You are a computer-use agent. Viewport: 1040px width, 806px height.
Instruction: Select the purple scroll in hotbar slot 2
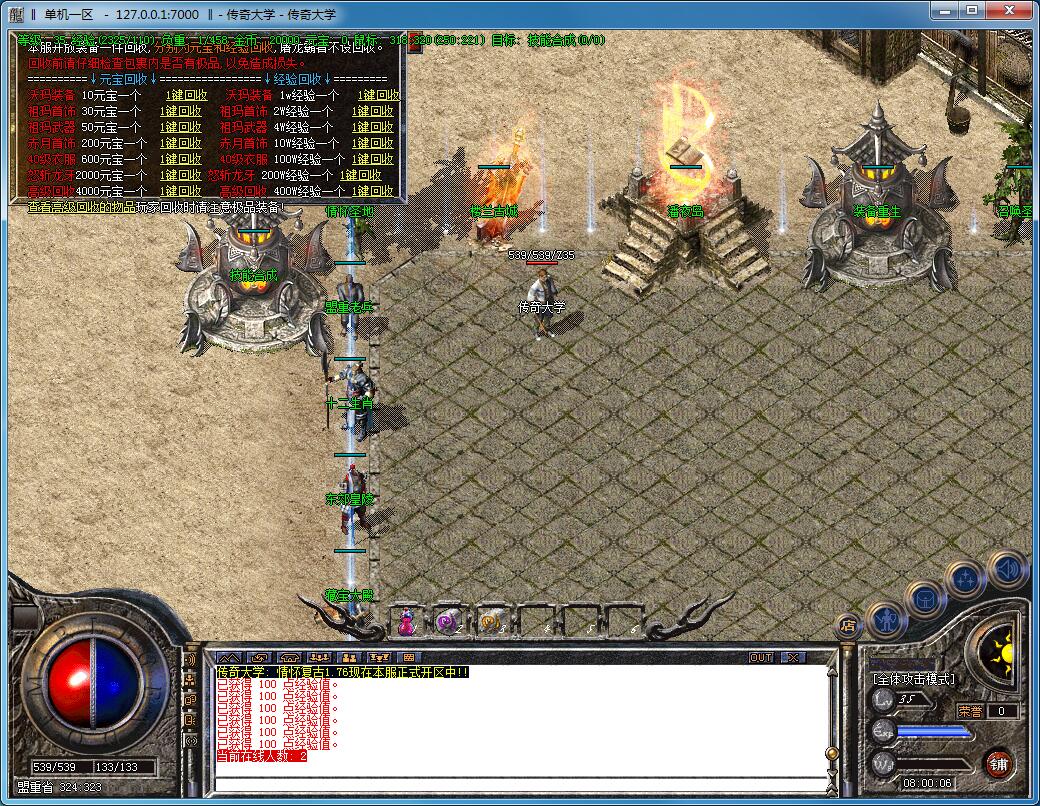[447, 622]
